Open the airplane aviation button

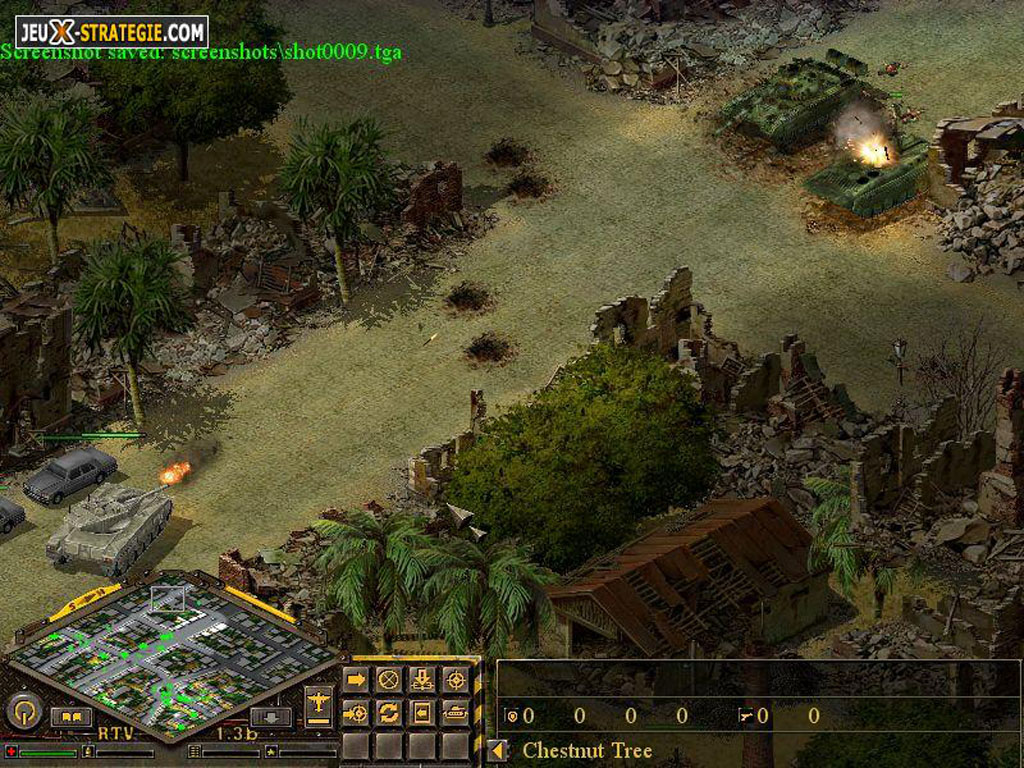tap(319, 704)
